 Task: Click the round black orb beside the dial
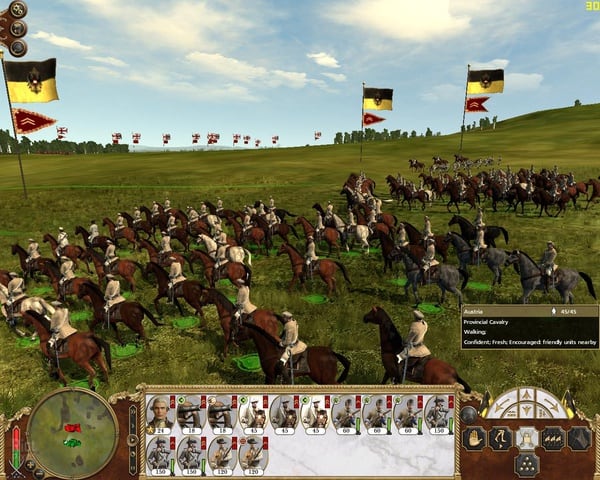coord(469,413)
